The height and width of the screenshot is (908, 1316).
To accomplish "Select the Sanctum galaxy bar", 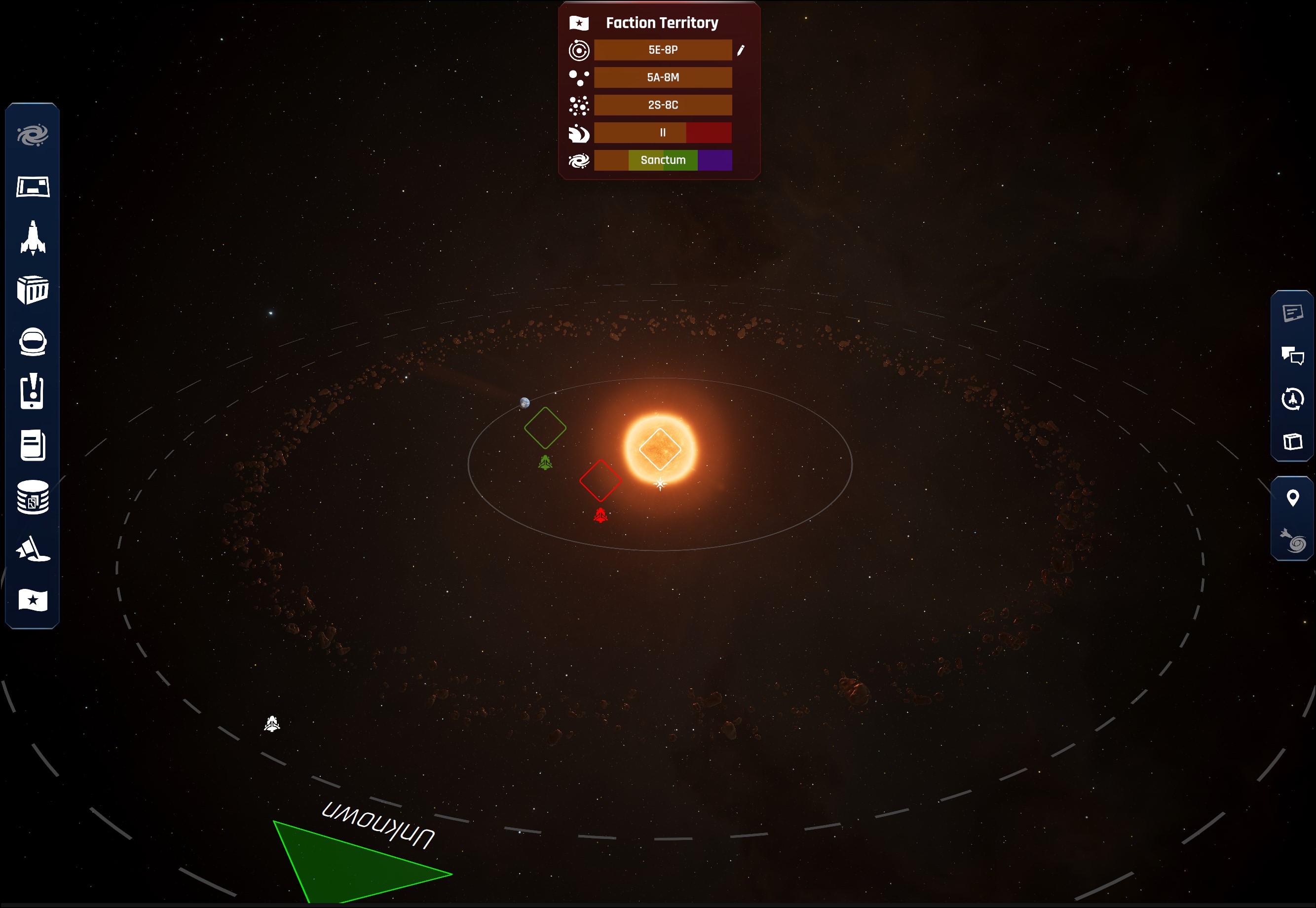I will click(663, 160).
